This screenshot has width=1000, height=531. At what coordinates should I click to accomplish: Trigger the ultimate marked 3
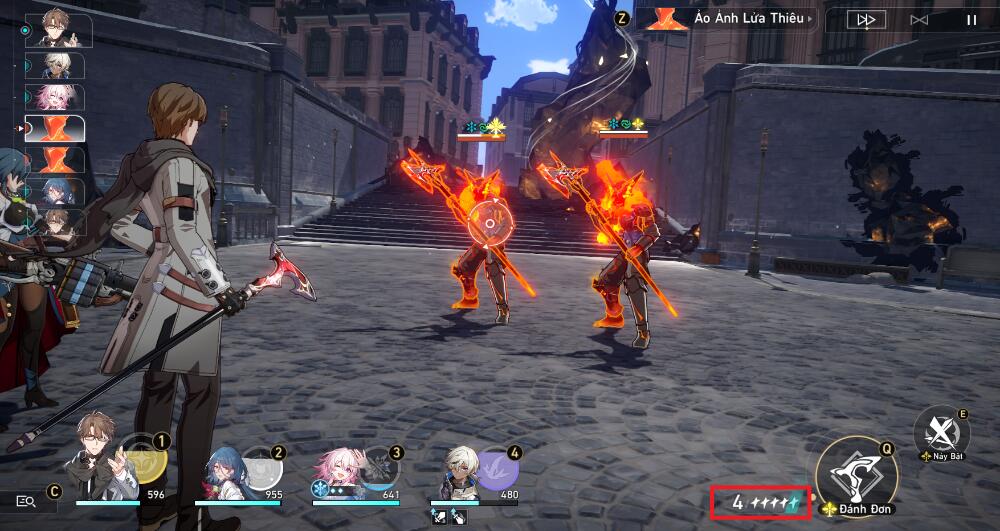pyautogui.click(x=378, y=466)
